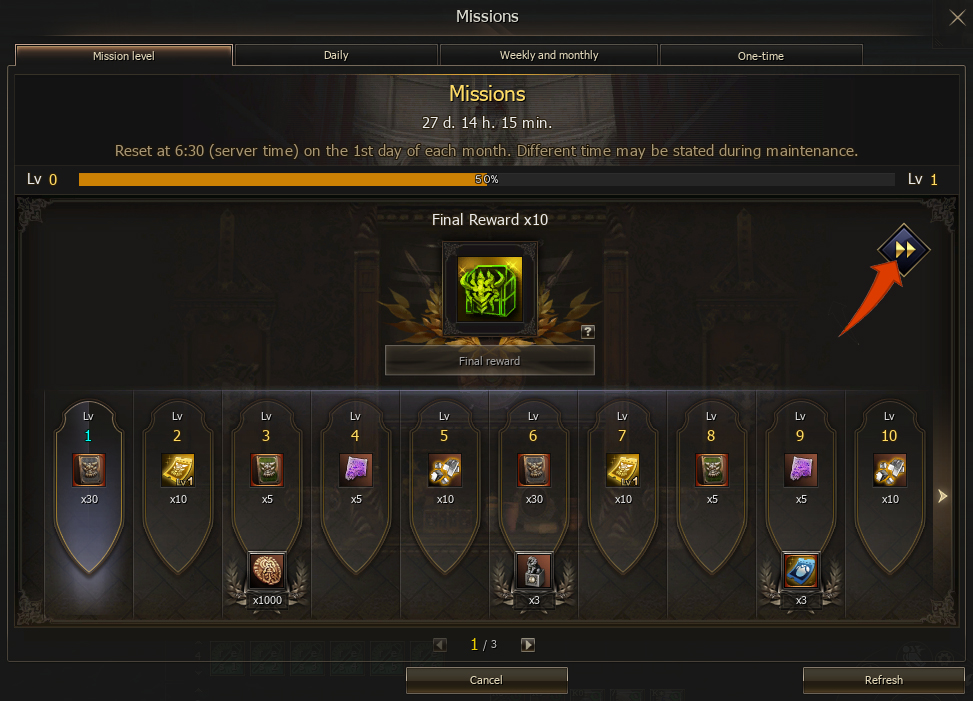Select the level 5 hammer reward
This screenshot has height=701, width=973.
click(x=444, y=469)
